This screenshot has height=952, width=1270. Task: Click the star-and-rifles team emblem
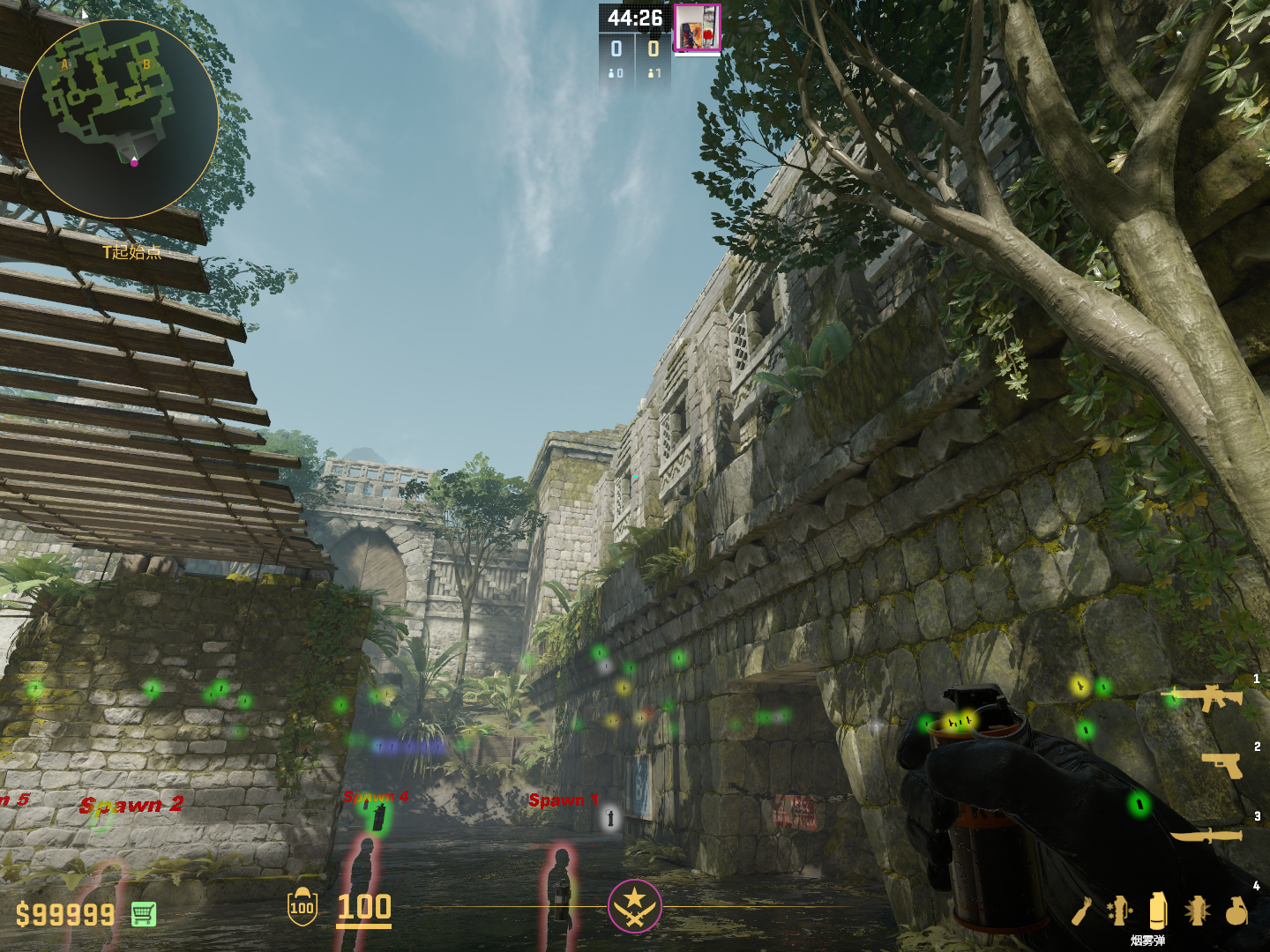pyautogui.click(x=634, y=906)
